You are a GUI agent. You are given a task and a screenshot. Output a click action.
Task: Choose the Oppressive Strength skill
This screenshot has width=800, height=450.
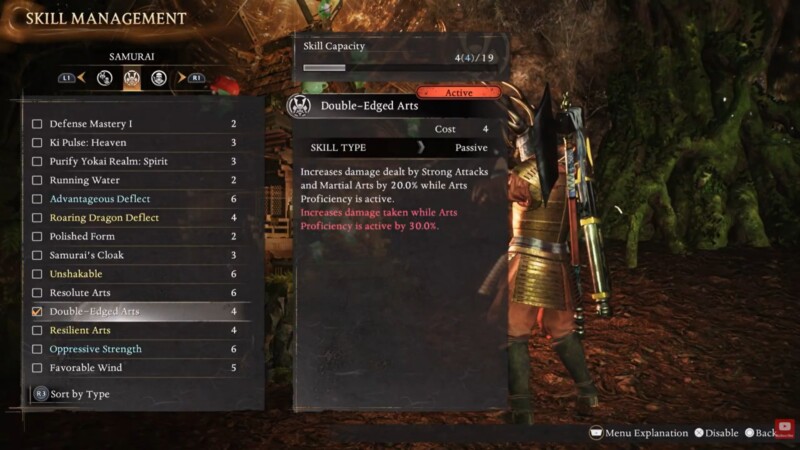tap(95, 349)
